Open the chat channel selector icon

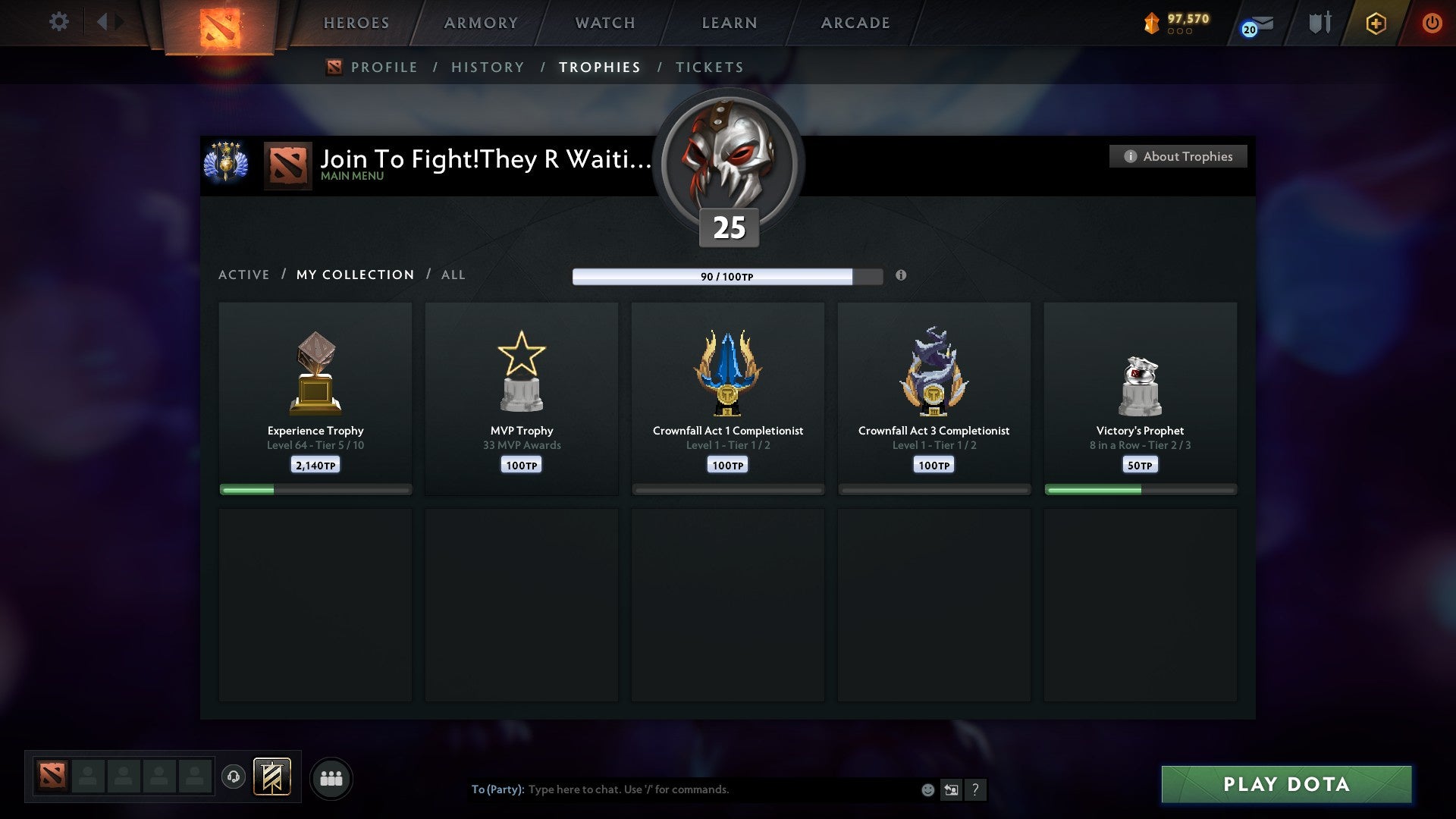(952, 789)
